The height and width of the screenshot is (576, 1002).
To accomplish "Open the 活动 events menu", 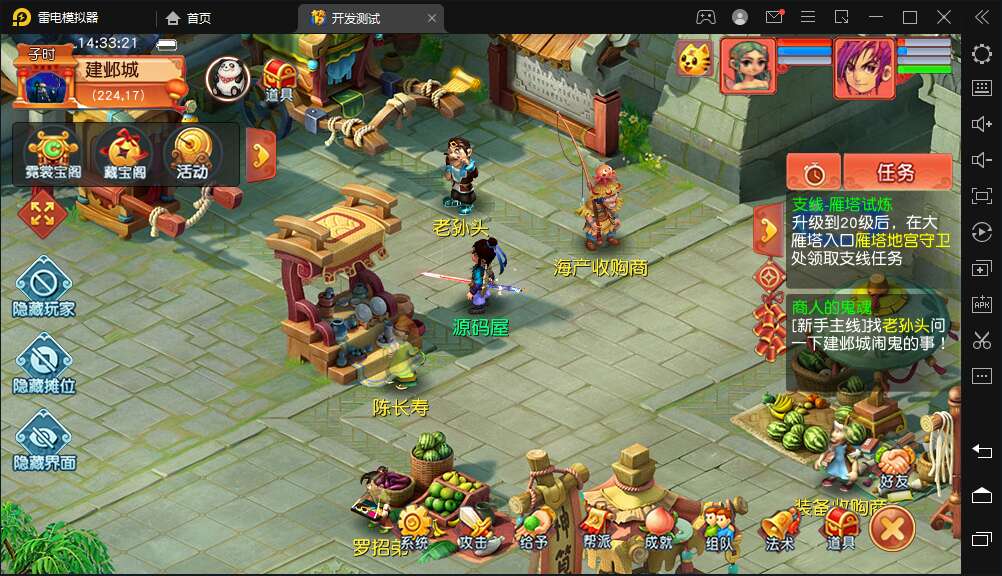I will 192,153.
